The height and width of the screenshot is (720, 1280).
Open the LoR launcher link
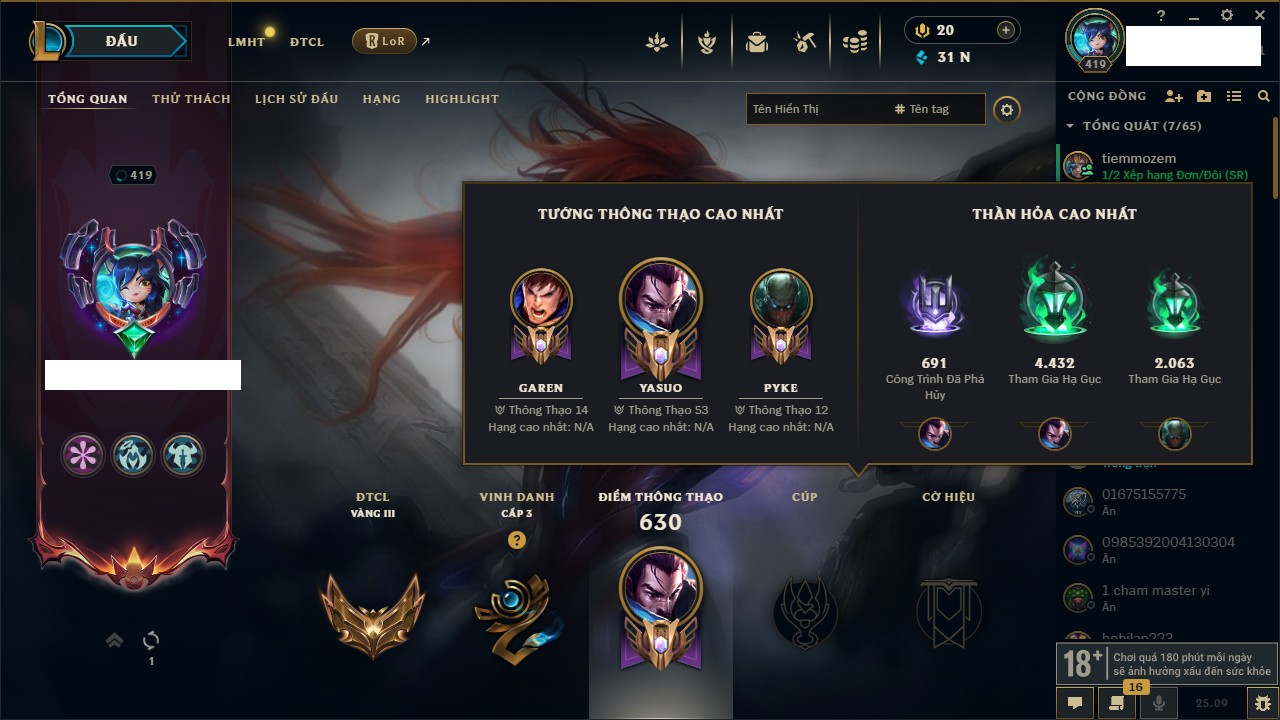(385, 41)
